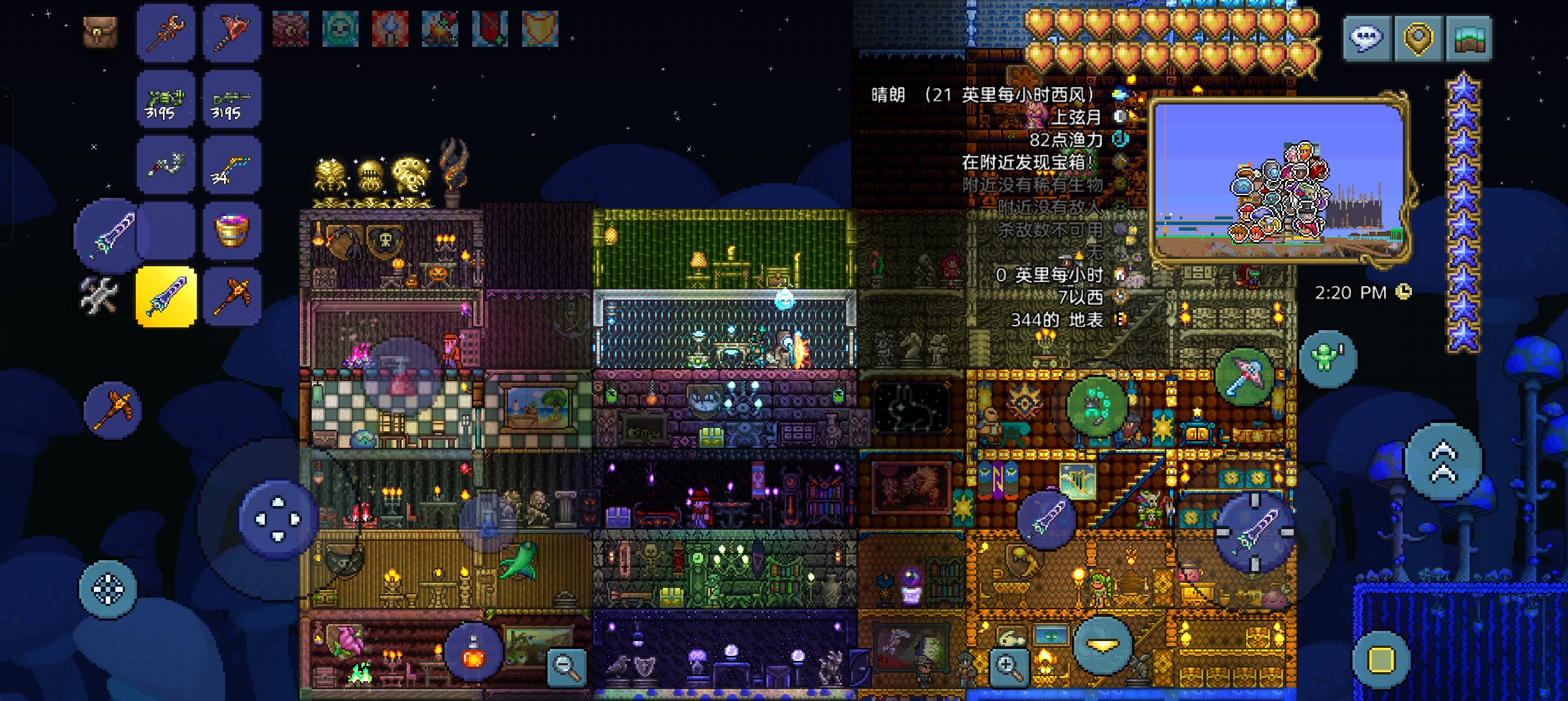Image resolution: width=1568 pixels, height=701 pixels.
Task: Open the inventory bag icon
Action: tap(101, 31)
